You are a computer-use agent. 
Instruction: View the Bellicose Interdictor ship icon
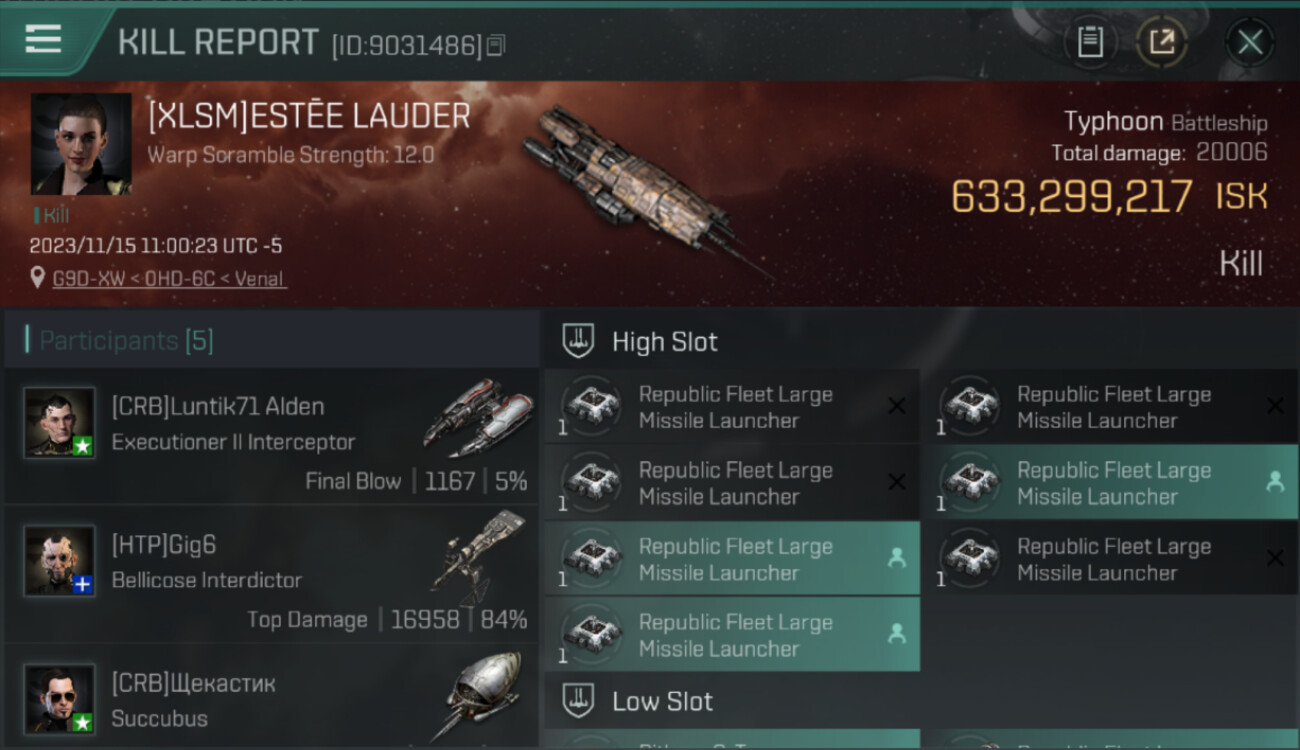(x=479, y=553)
